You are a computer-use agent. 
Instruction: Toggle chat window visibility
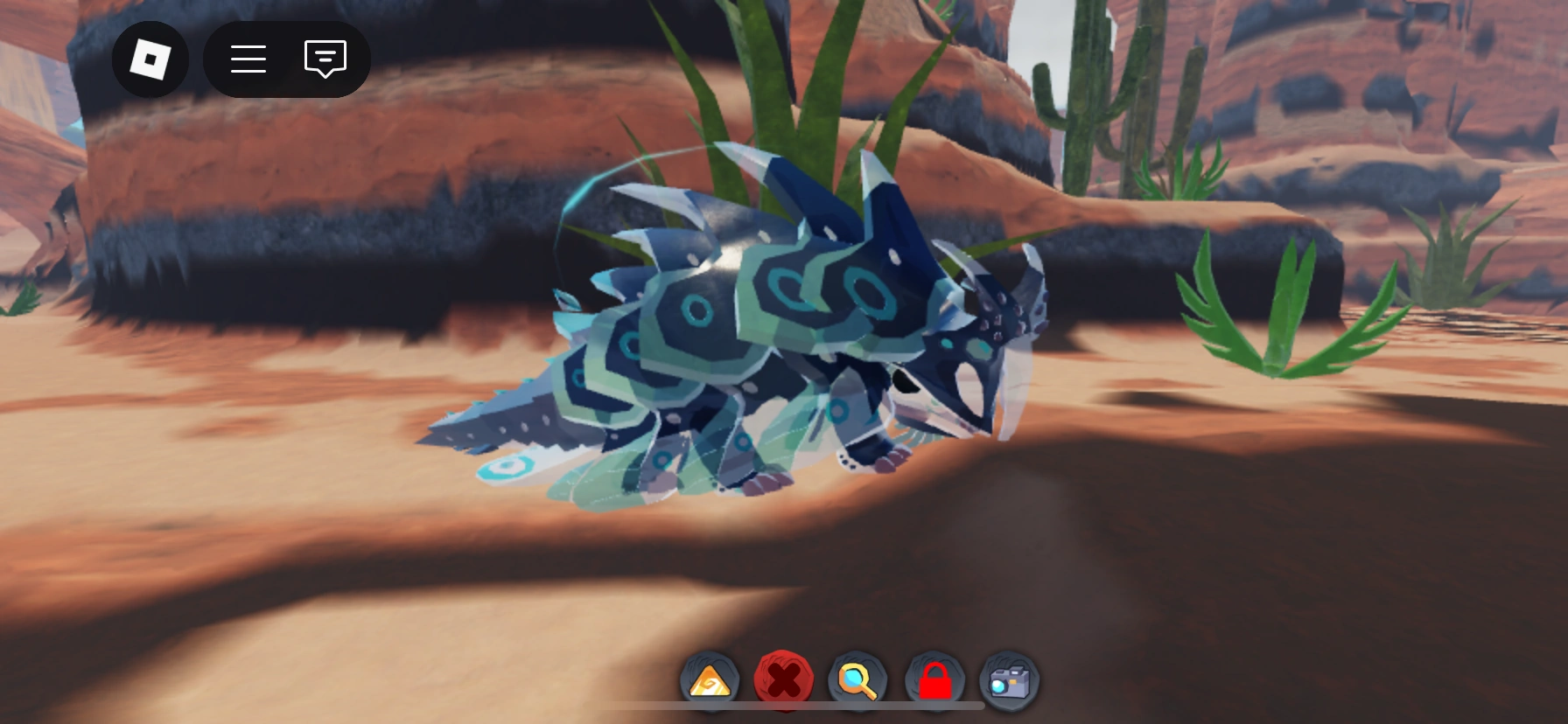point(325,59)
